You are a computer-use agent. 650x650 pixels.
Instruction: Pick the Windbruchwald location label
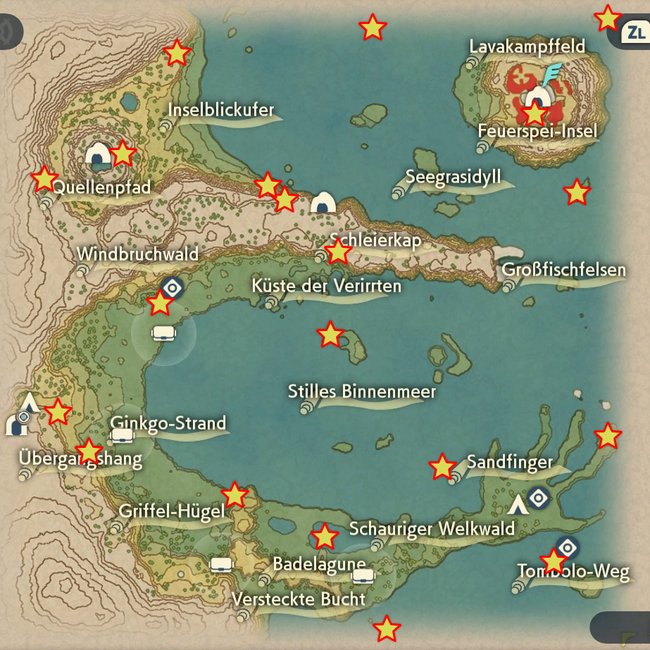(x=137, y=254)
